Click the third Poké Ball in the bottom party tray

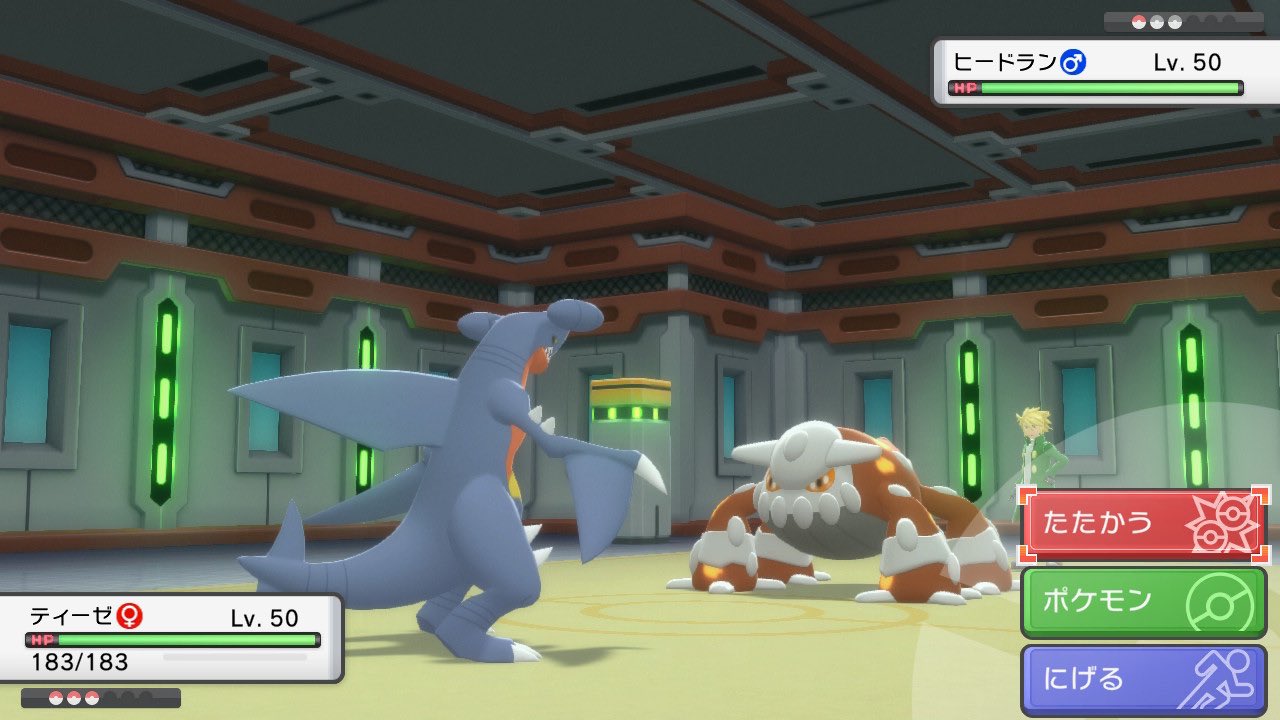pyautogui.click(x=92, y=697)
